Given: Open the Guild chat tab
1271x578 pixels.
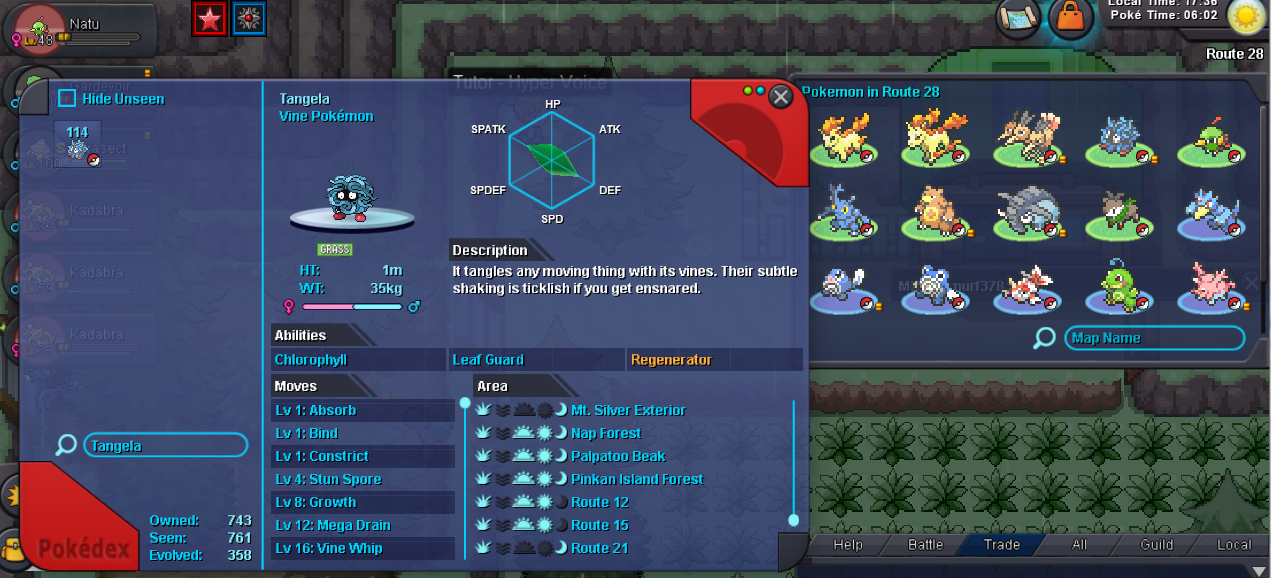Looking at the screenshot, I should click(x=1156, y=545).
